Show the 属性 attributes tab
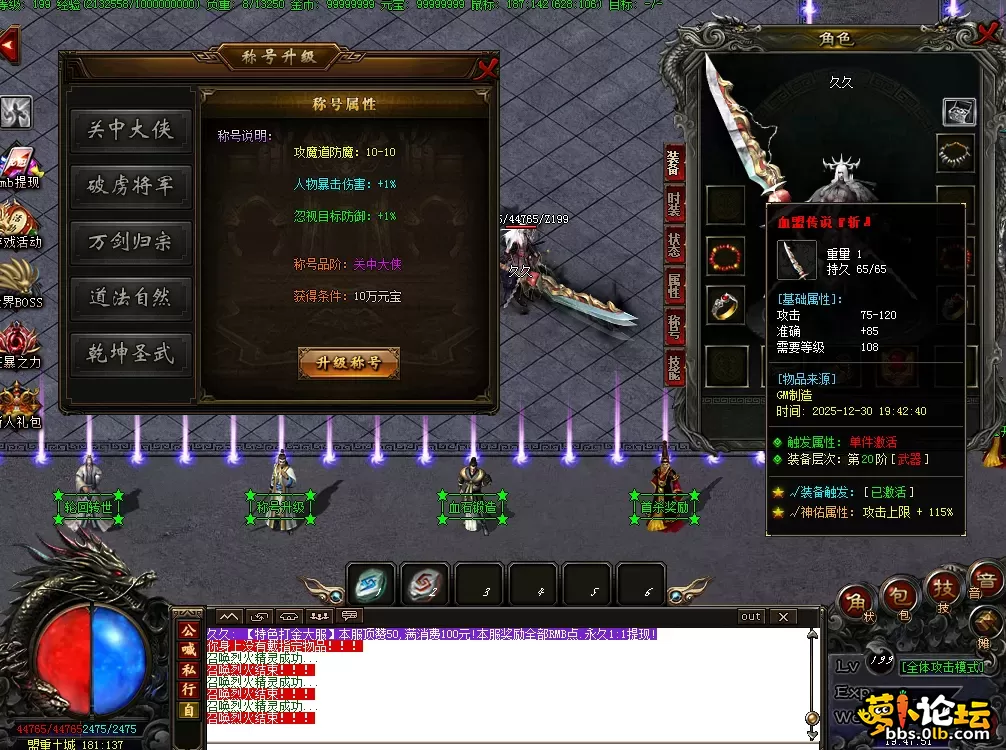The width and height of the screenshot is (1006, 750). coord(674,287)
